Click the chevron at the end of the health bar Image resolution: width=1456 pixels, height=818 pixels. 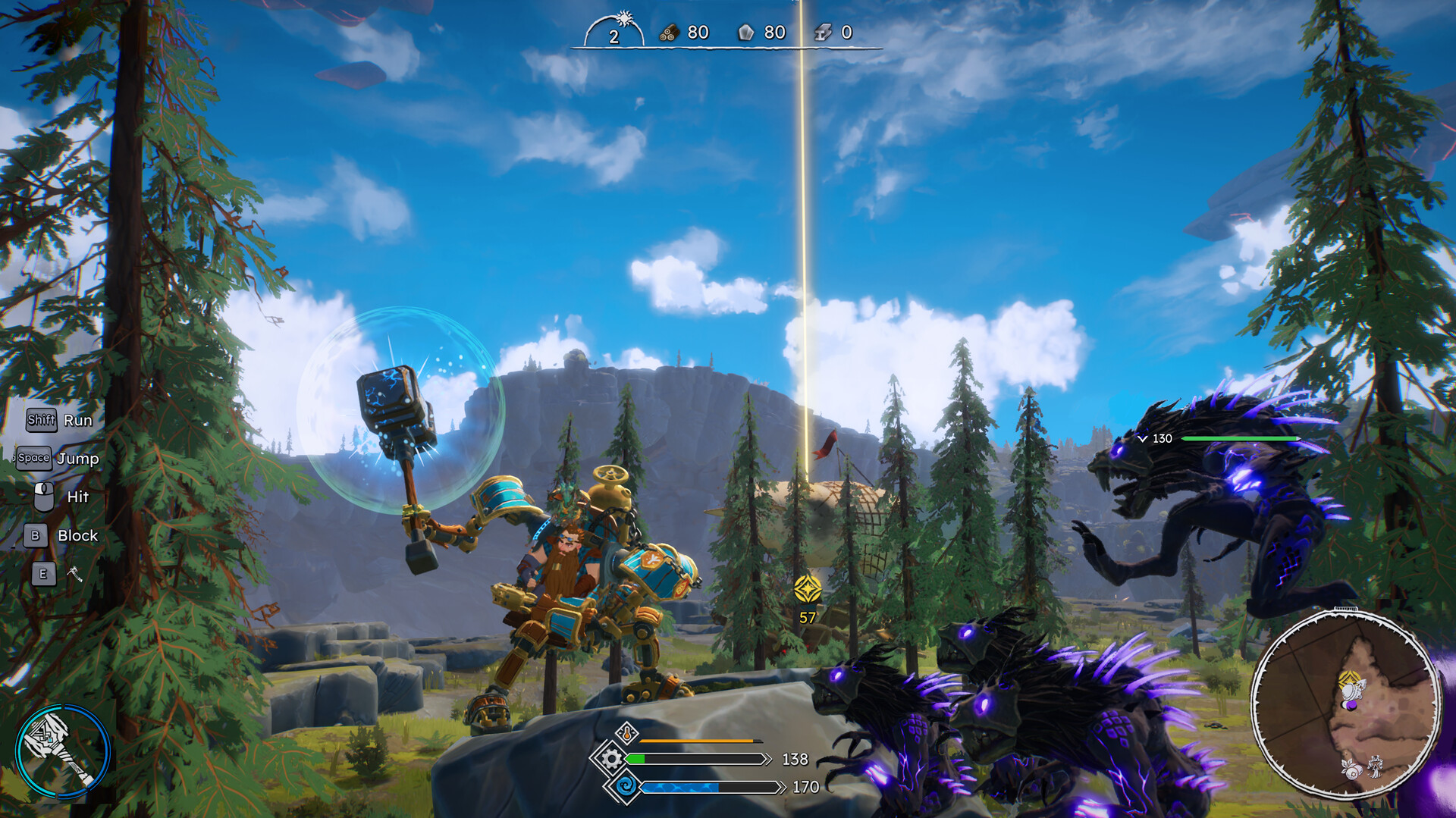[768, 759]
